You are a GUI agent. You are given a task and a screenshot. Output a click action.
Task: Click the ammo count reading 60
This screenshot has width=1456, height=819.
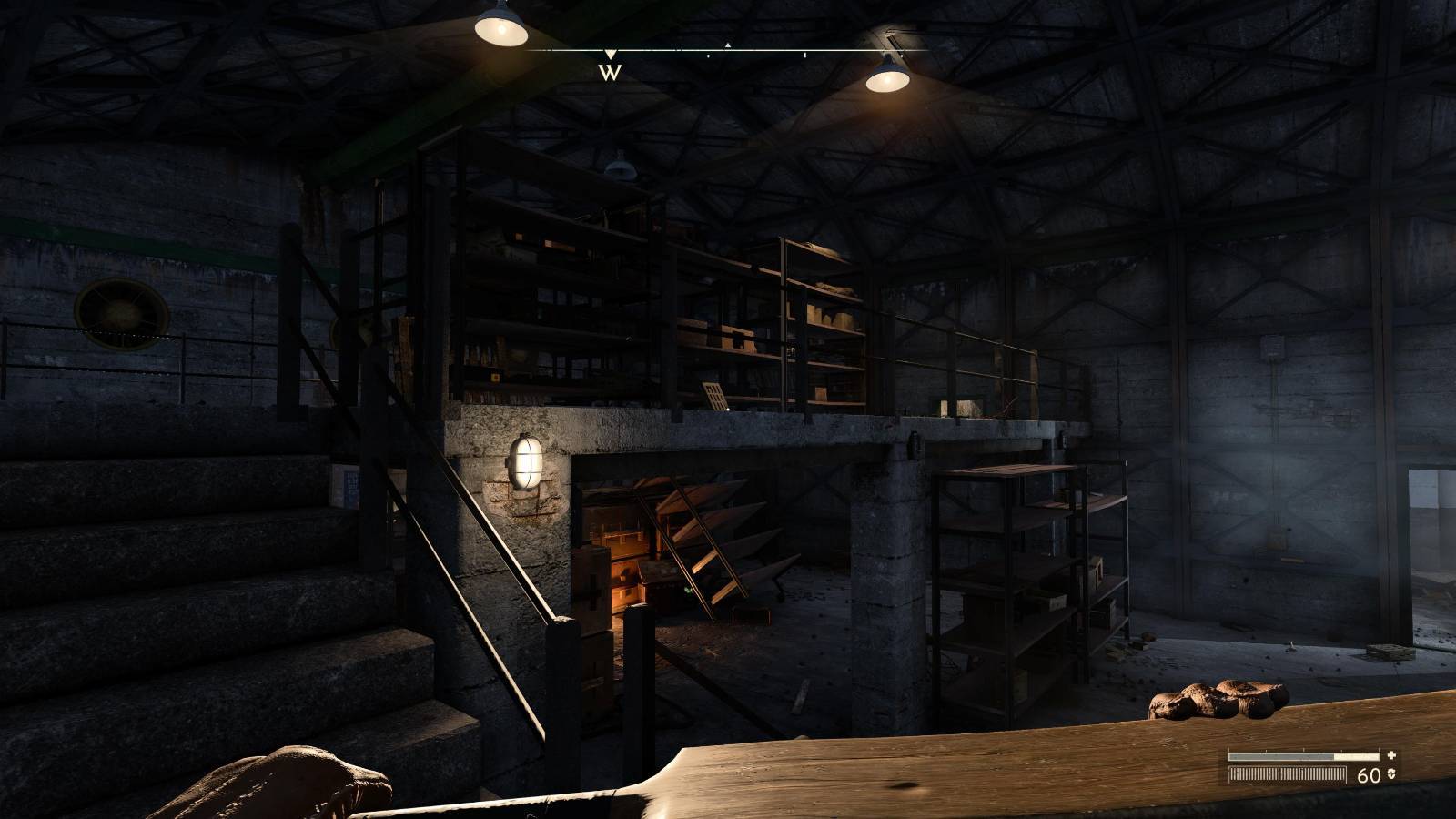tap(1370, 774)
